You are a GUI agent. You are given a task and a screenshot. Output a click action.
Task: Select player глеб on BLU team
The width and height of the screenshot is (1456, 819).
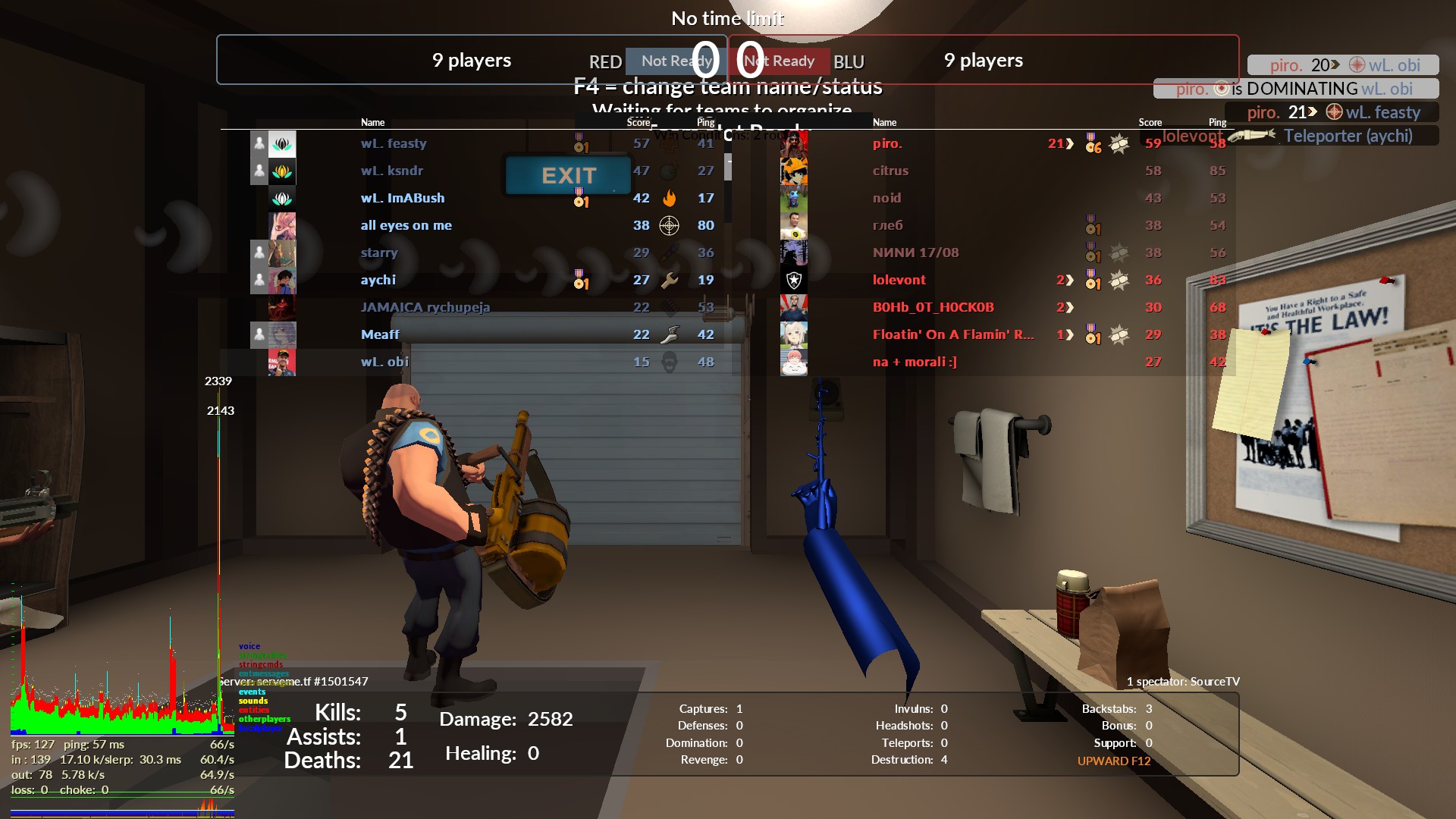point(887,225)
